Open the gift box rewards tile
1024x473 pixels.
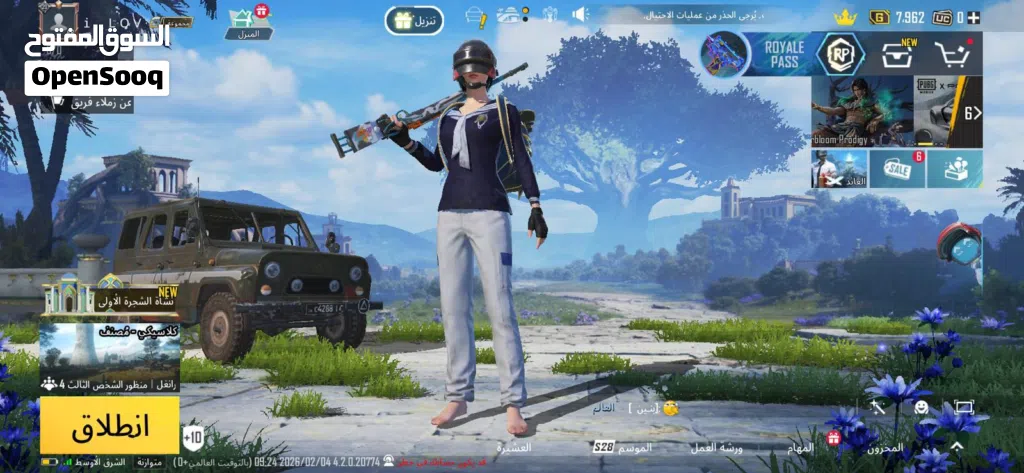tap(954, 169)
